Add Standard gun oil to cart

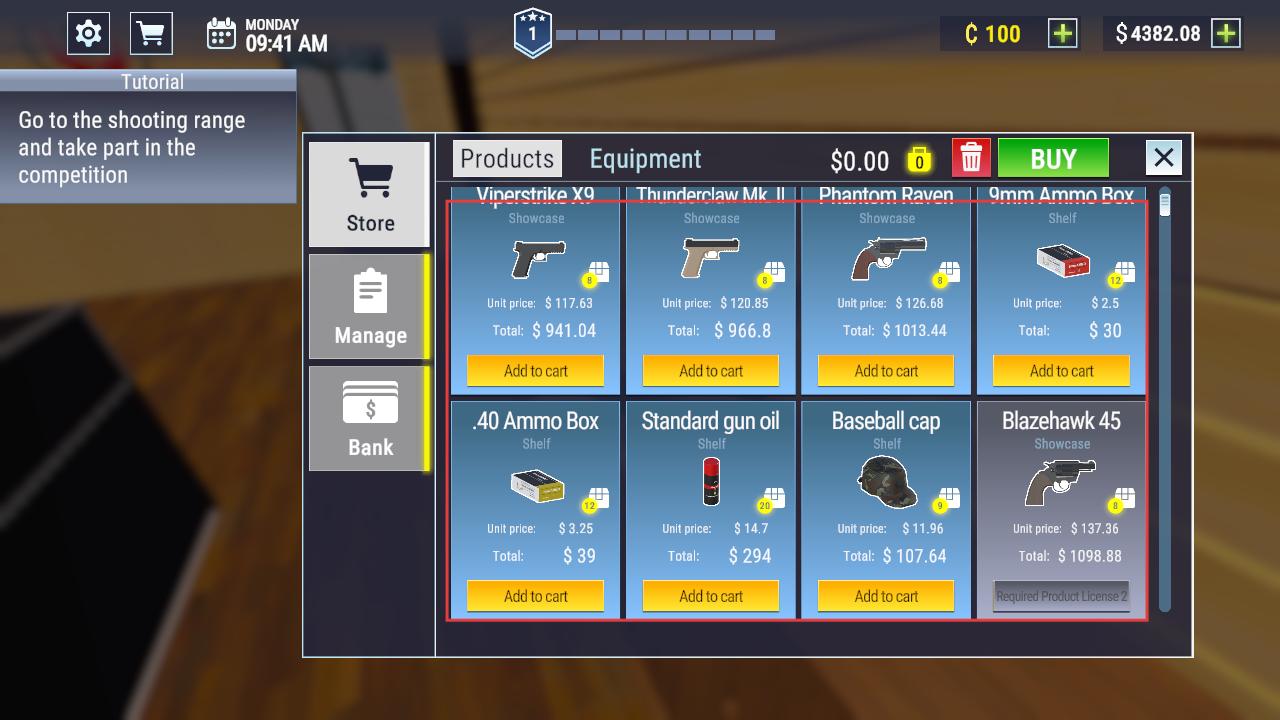point(711,596)
